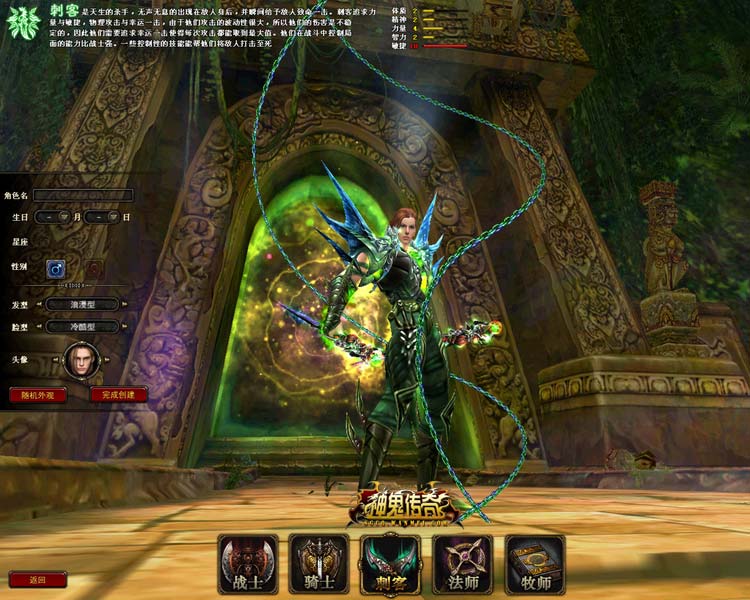750x600 pixels.
Task: Select the 法师 mage class
Action: click(463, 564)
